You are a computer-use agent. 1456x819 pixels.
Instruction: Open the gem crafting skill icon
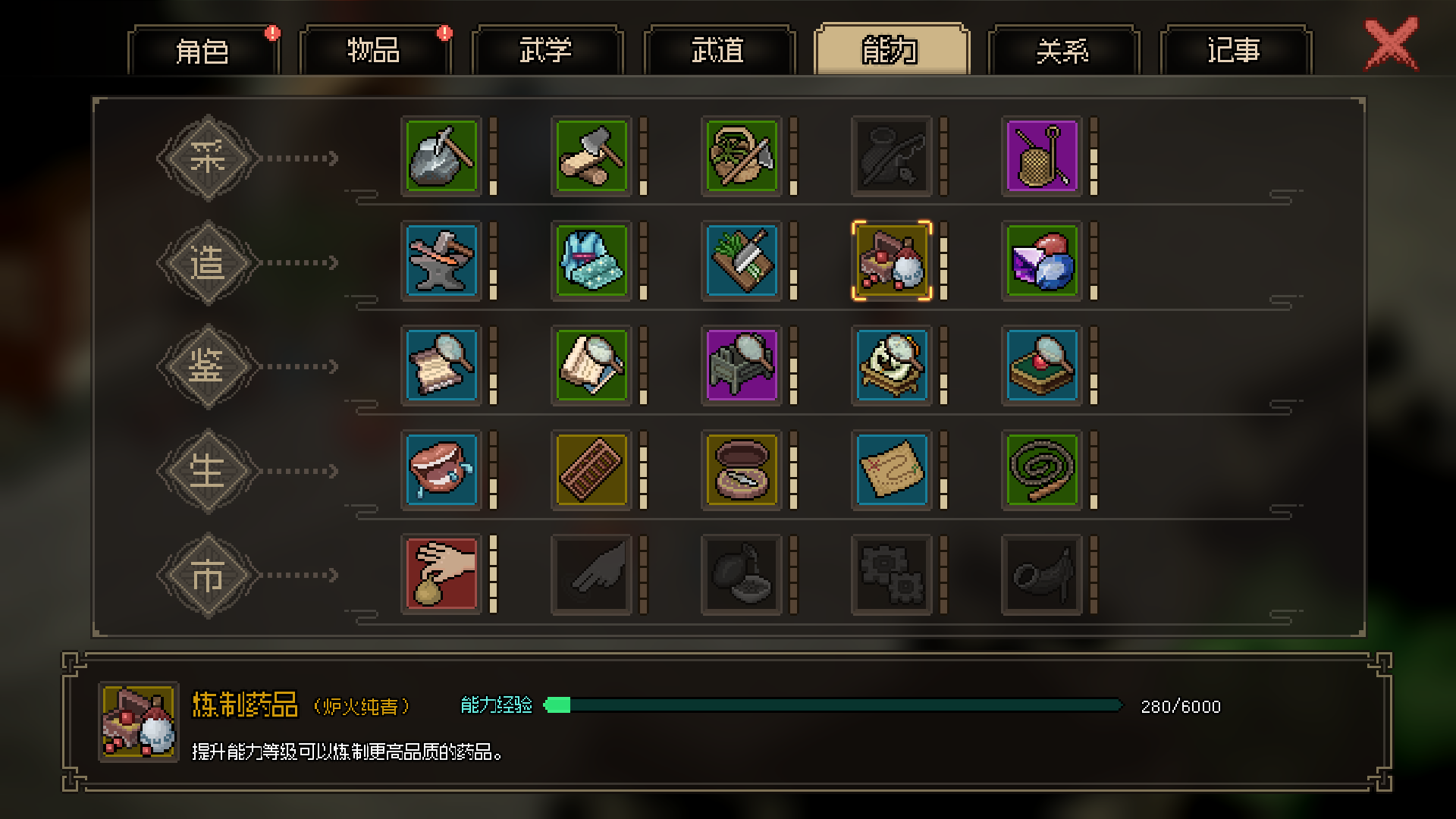coord(1042,261)
